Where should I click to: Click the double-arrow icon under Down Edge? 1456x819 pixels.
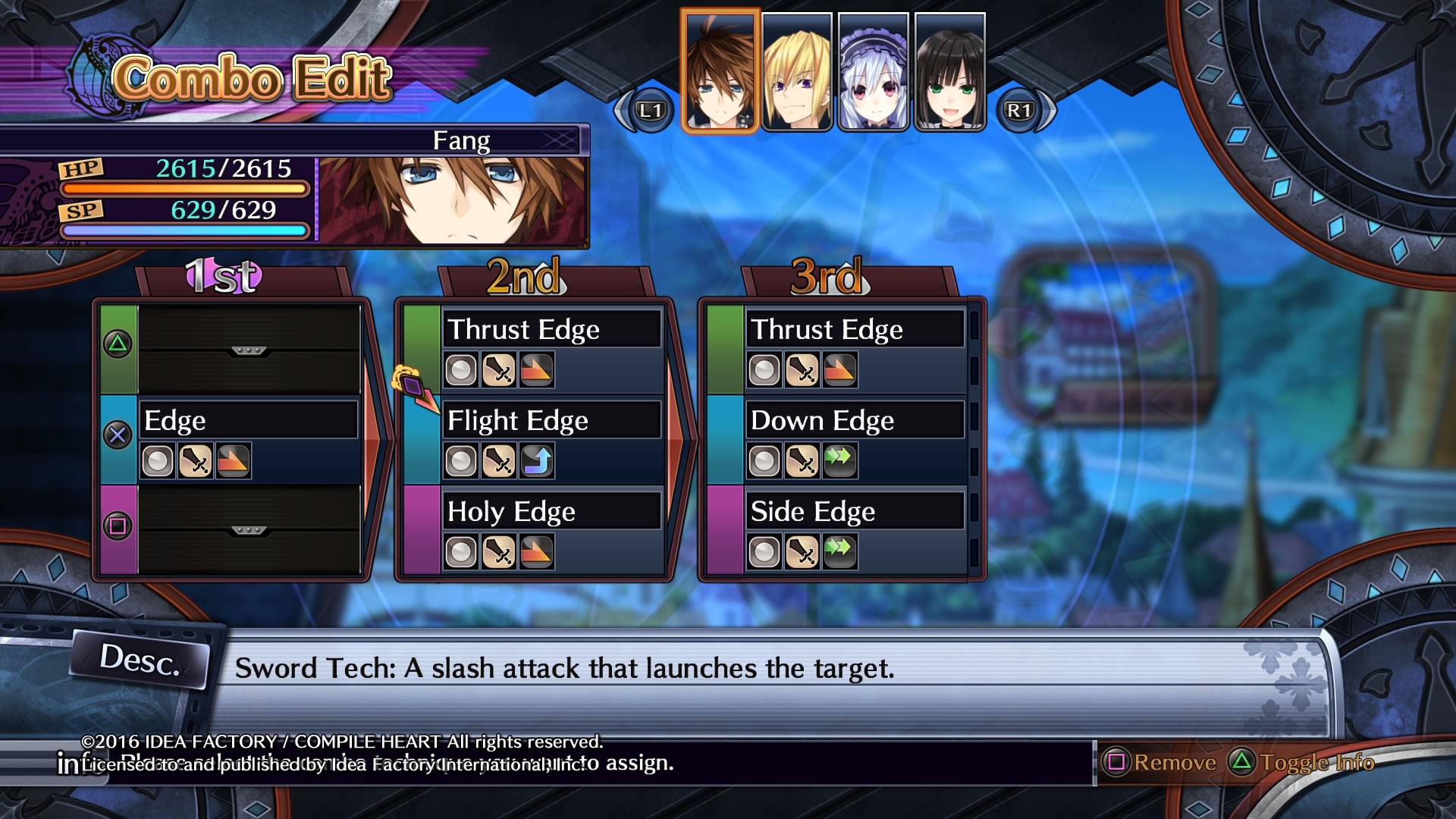click(840, 460)
